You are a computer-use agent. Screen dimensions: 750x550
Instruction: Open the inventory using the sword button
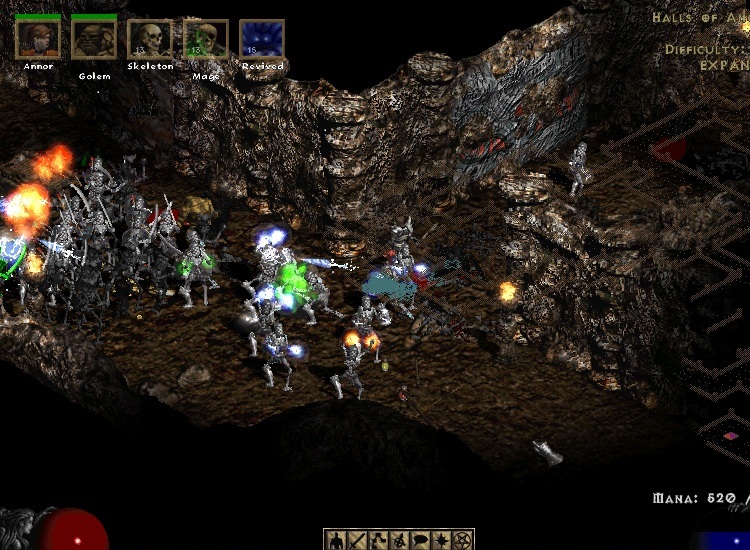(x=358, y=540)
